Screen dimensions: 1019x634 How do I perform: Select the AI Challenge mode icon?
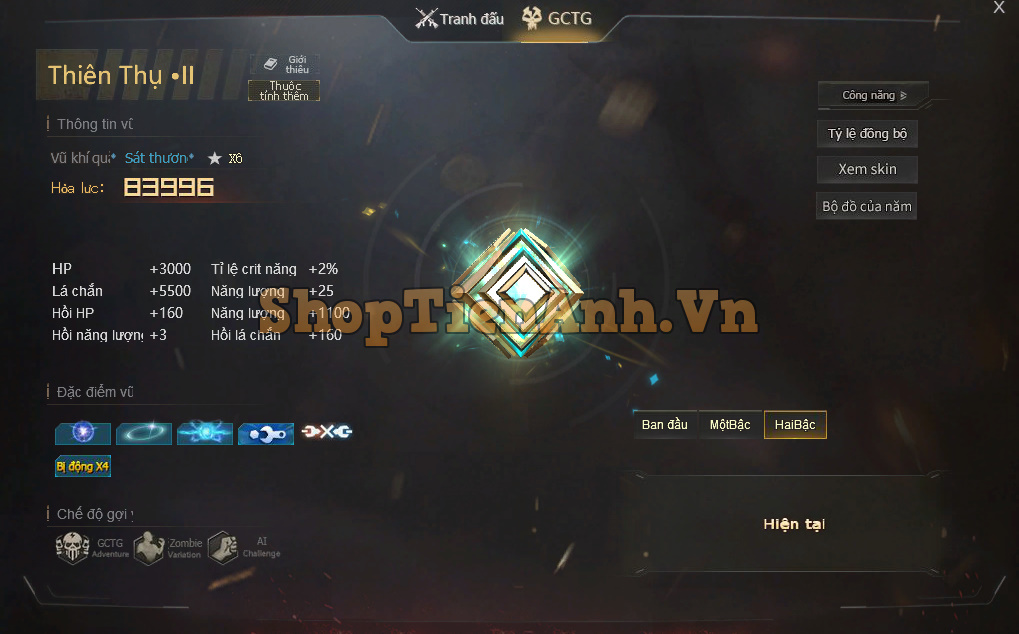pos(223,548)
